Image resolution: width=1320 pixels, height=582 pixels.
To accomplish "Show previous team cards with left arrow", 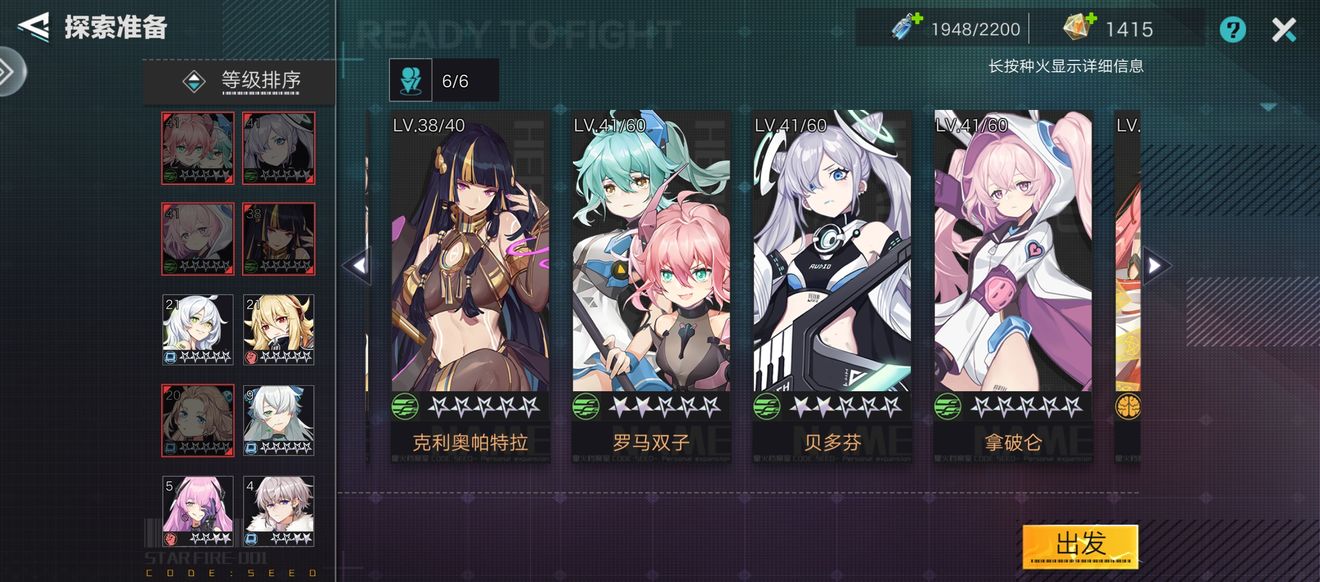I will point(357,265).
